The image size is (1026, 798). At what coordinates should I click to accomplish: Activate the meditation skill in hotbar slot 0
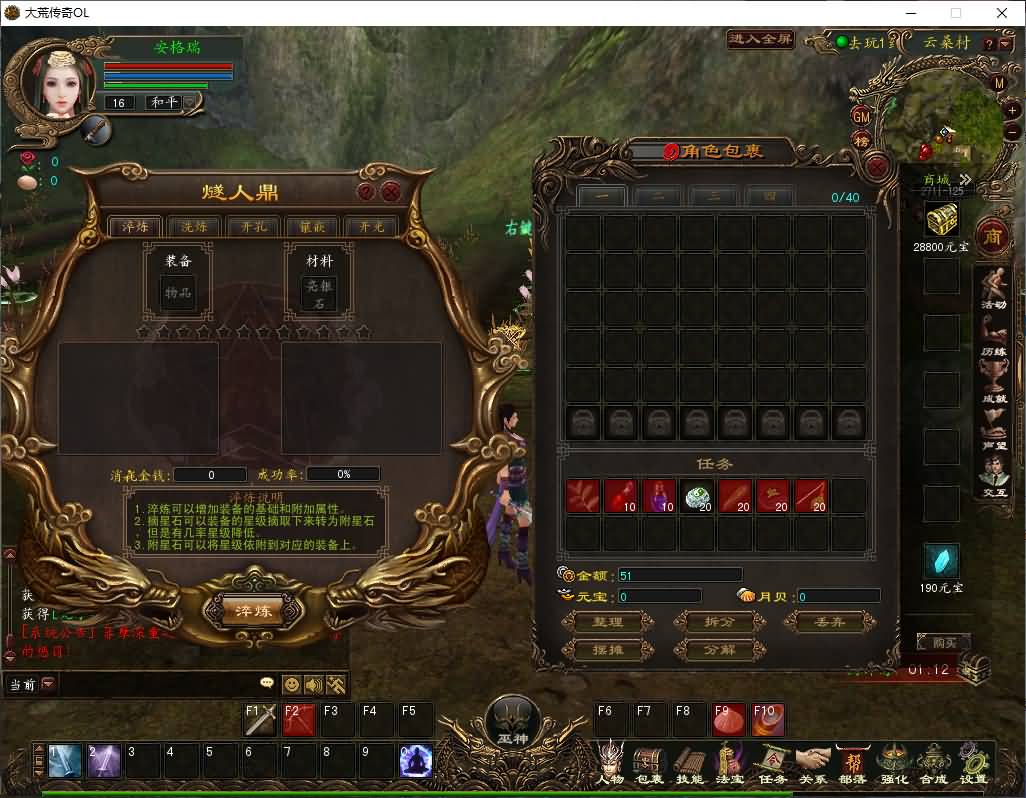416,762
